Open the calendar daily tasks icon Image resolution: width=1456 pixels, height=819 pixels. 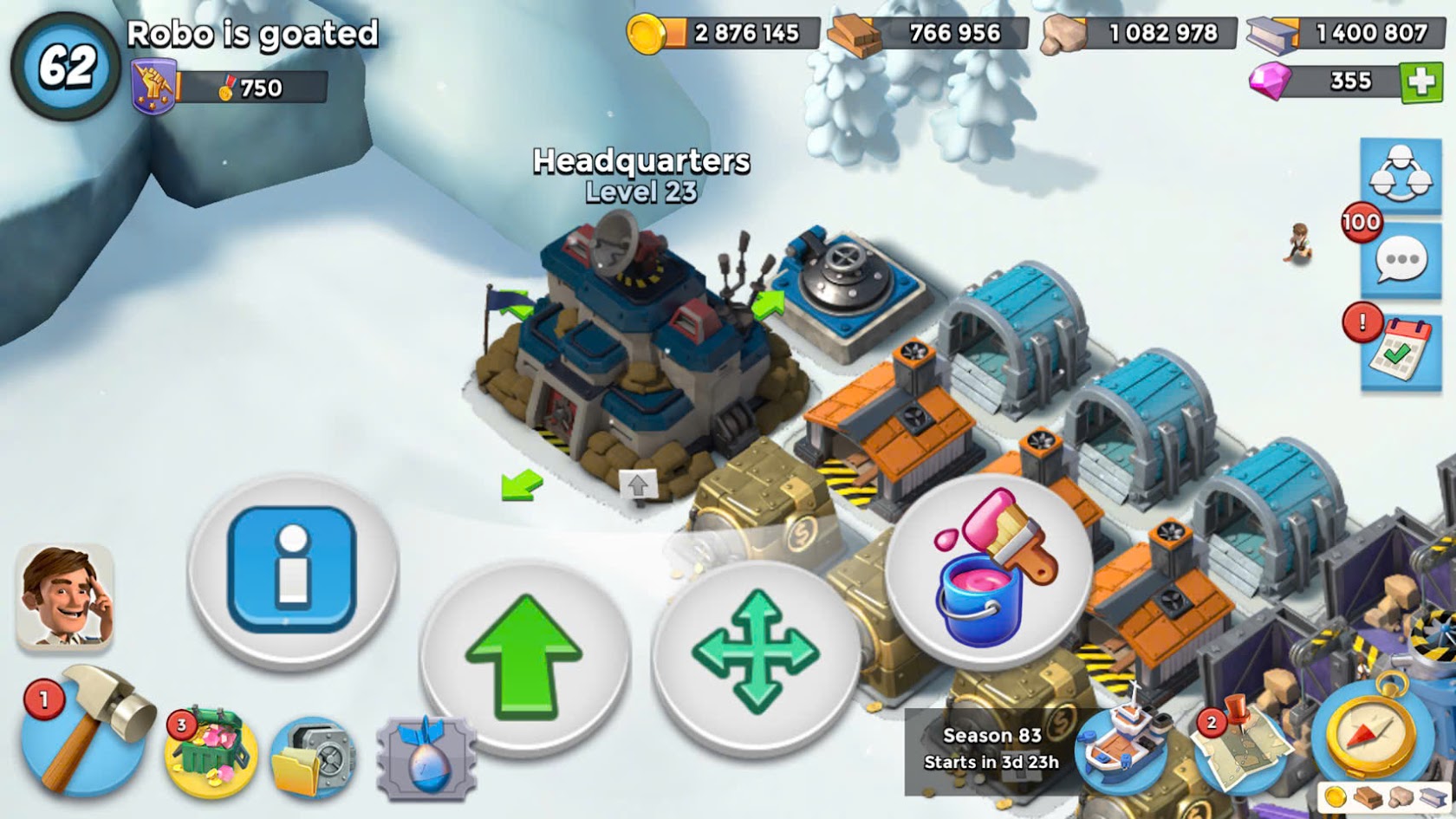pos(1401,351)
